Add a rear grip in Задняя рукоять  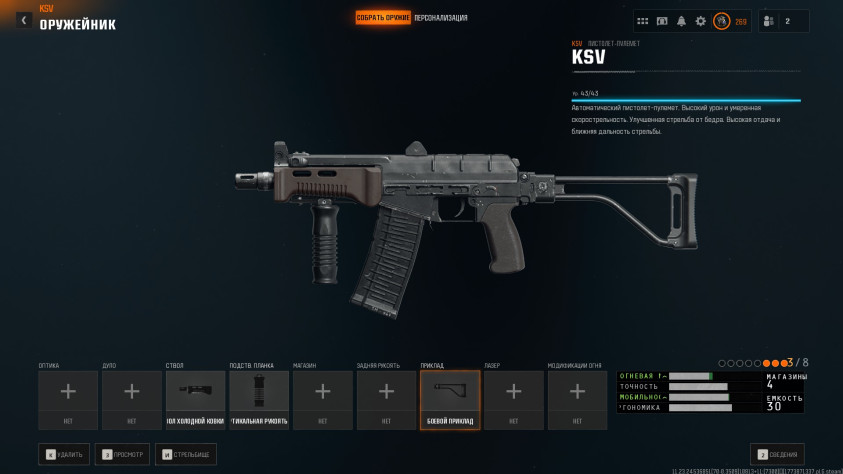point(386,400)
